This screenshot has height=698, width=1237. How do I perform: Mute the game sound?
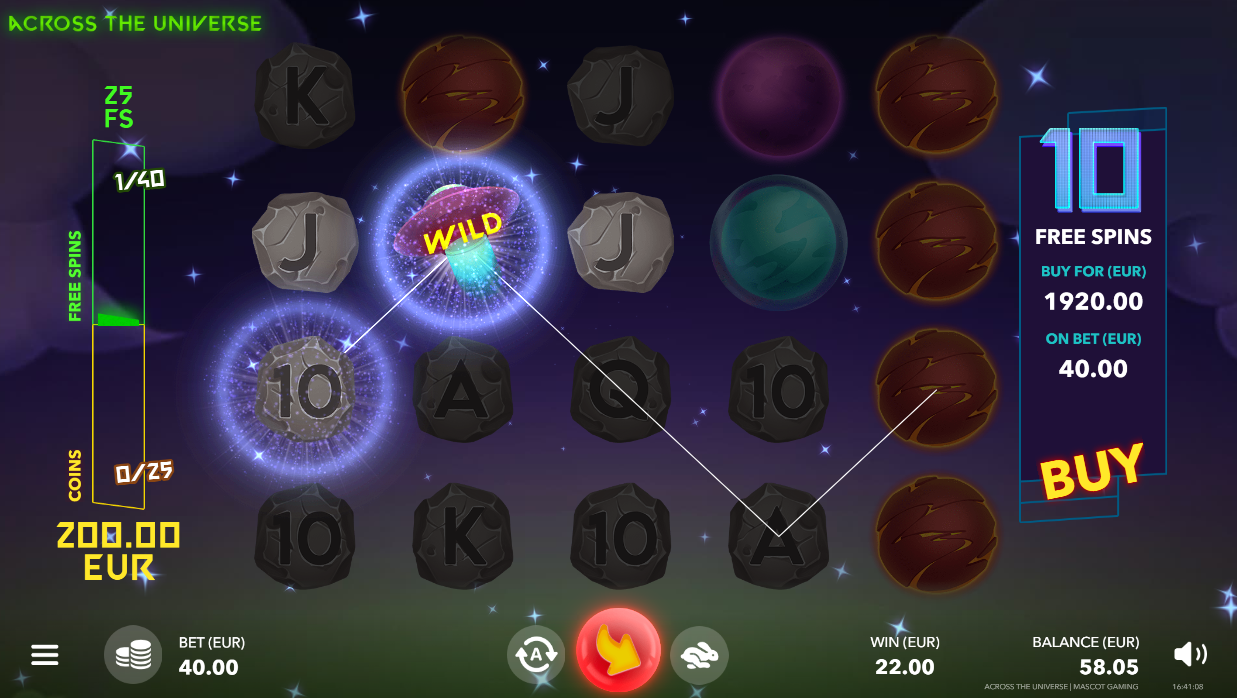click(1190, 654)
